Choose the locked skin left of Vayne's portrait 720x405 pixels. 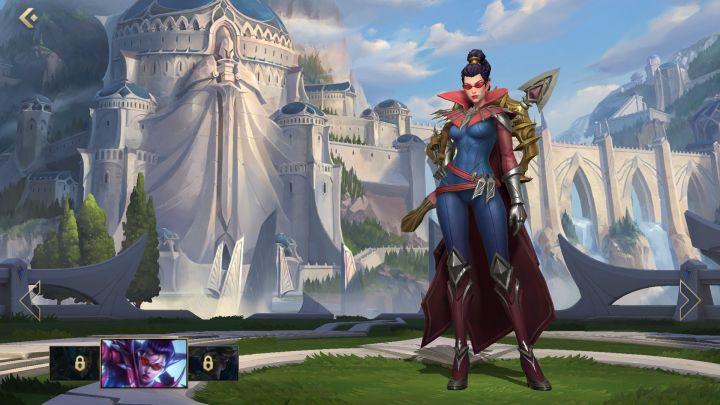click(74, 363)
